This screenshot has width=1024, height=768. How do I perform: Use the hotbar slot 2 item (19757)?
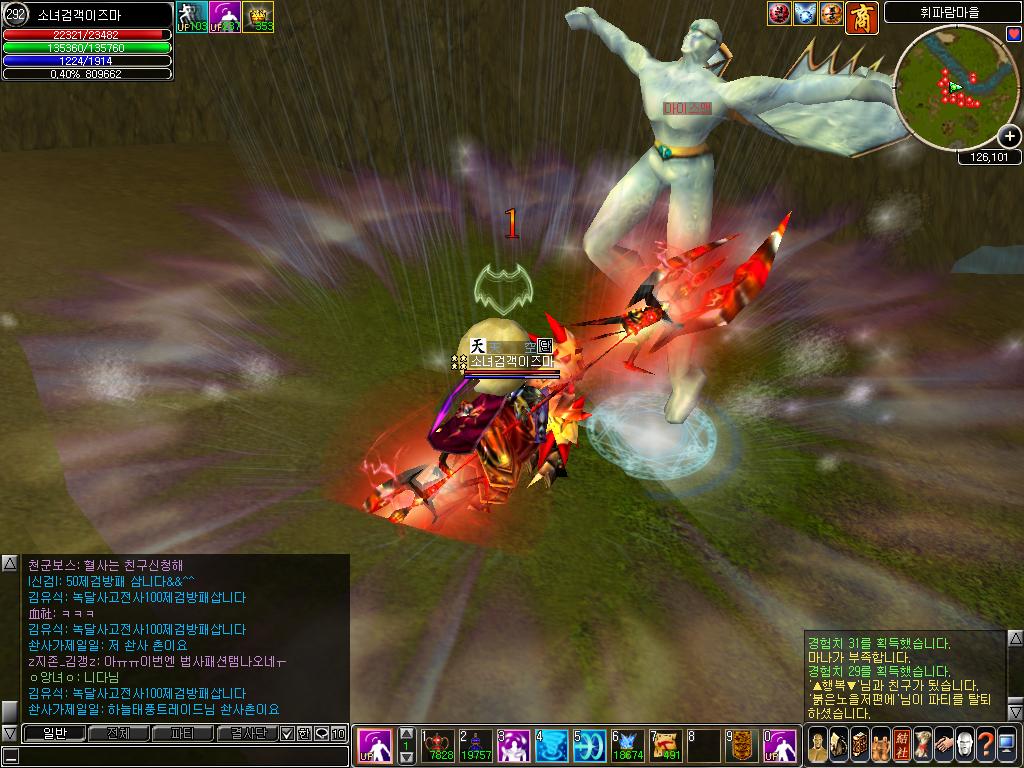click(x=476, y=746)
